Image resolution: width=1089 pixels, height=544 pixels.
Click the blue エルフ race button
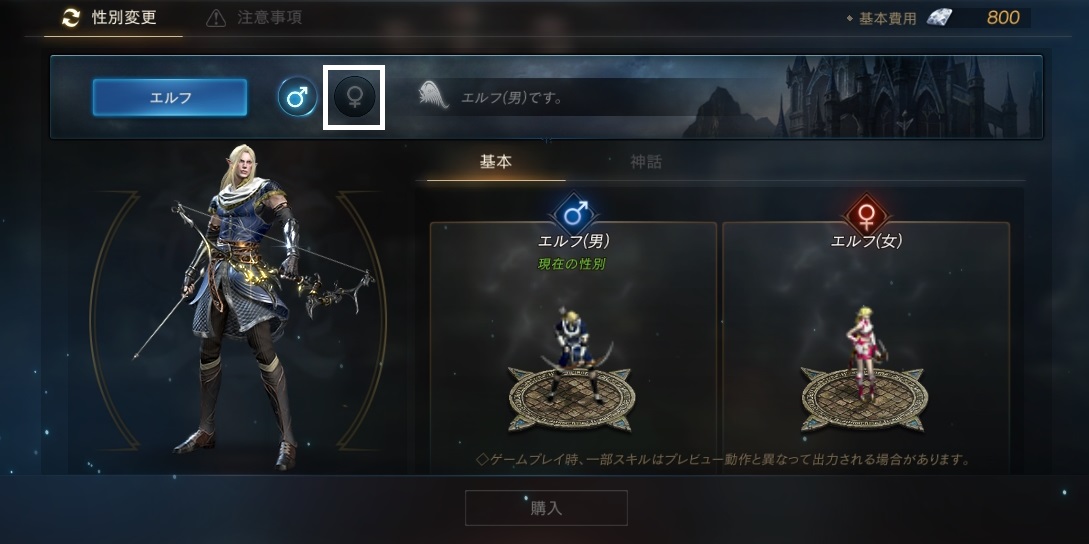(170, 98)
